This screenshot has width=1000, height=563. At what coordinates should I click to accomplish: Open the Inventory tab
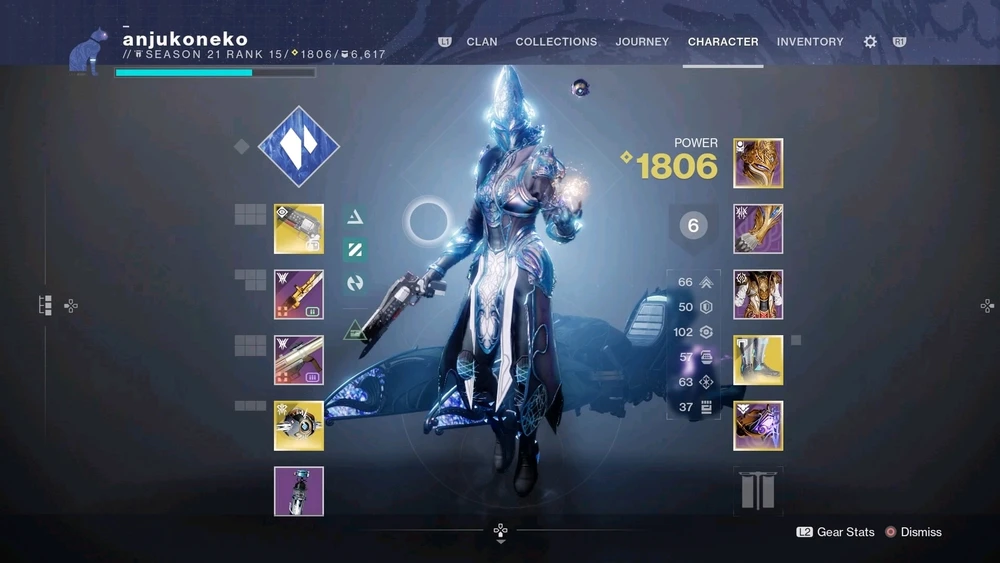pyautogui.click(x=810, y=42)
